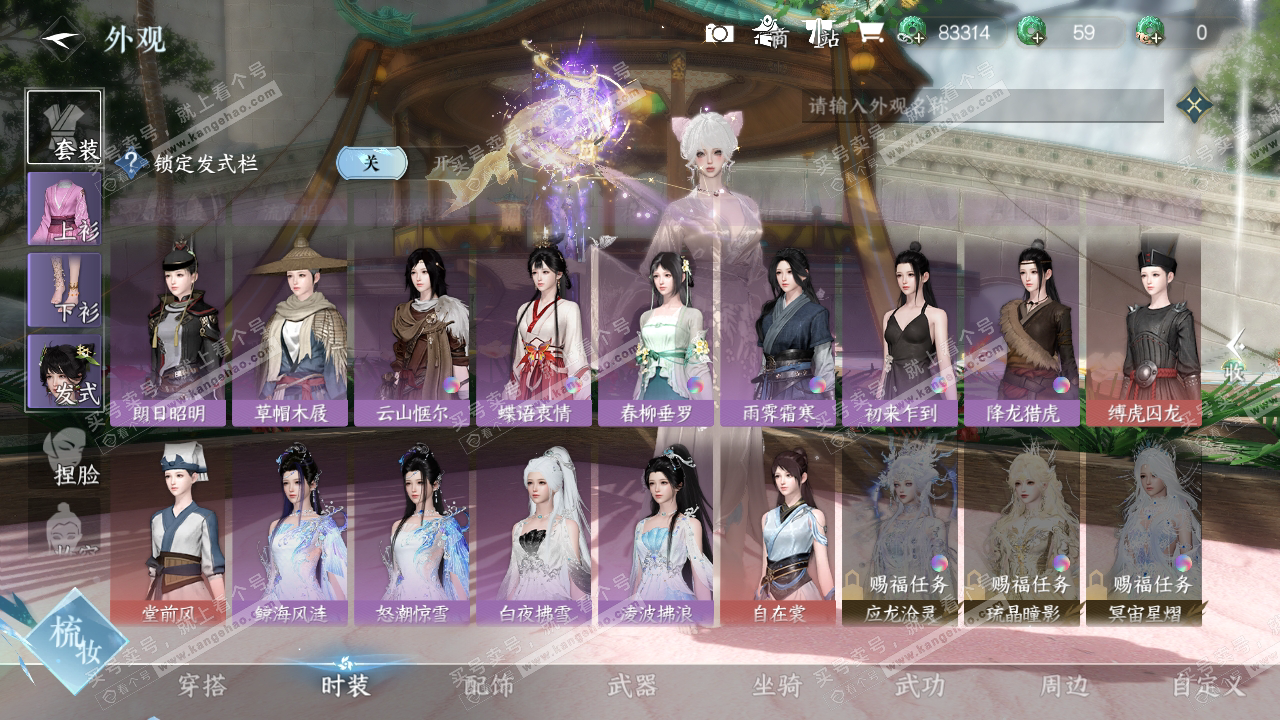The image size is (1280, 720).
Task: Pick the 蝶语衷情 outfit
Action: 535,332
